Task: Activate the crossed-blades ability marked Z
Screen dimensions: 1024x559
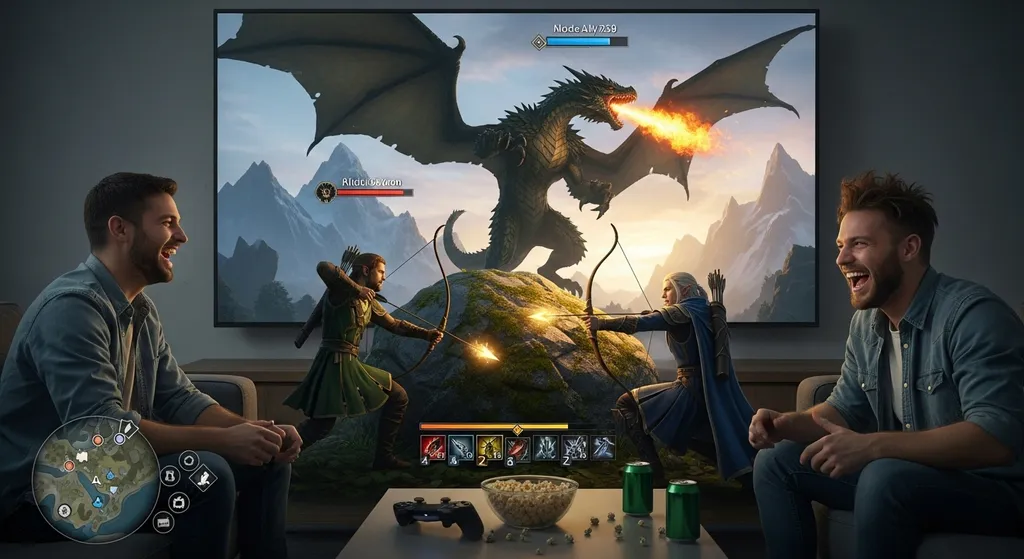Action: point(573,447)
